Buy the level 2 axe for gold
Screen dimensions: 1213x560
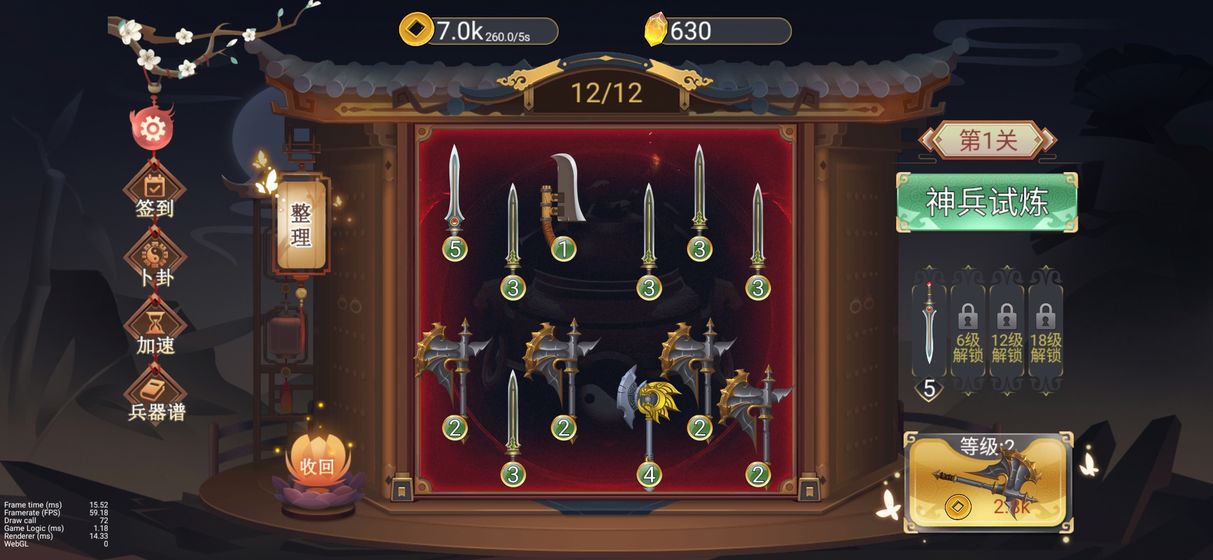[x=988, y=485]
